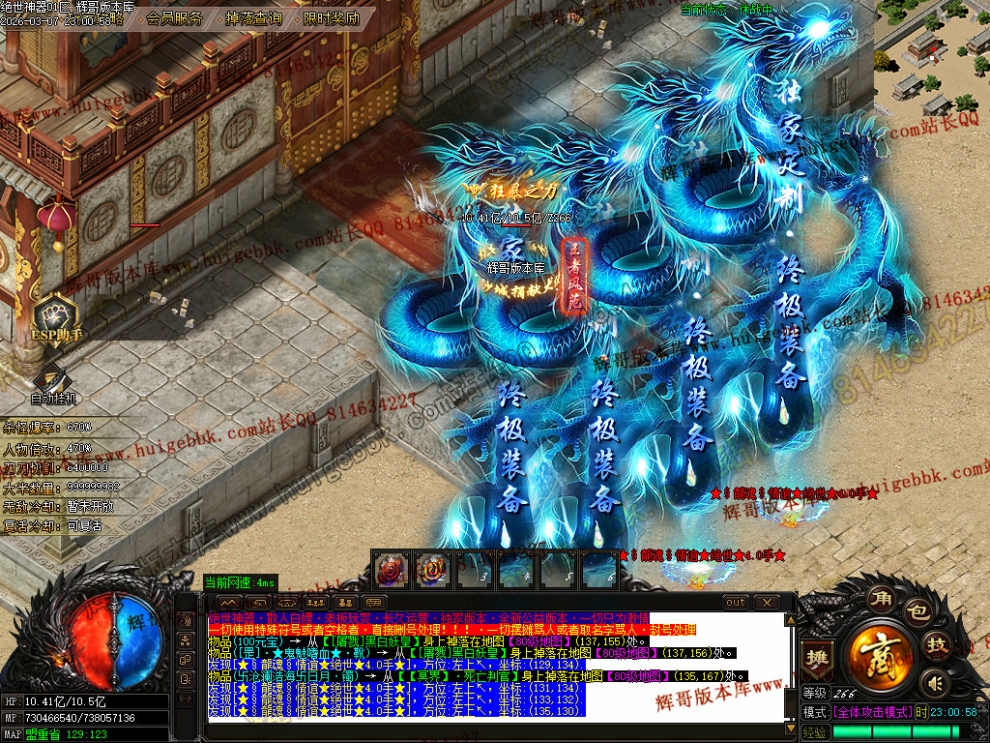Open the ESP助手 fist icon
The image size is (990, 743).
click(x=55, y=313)
